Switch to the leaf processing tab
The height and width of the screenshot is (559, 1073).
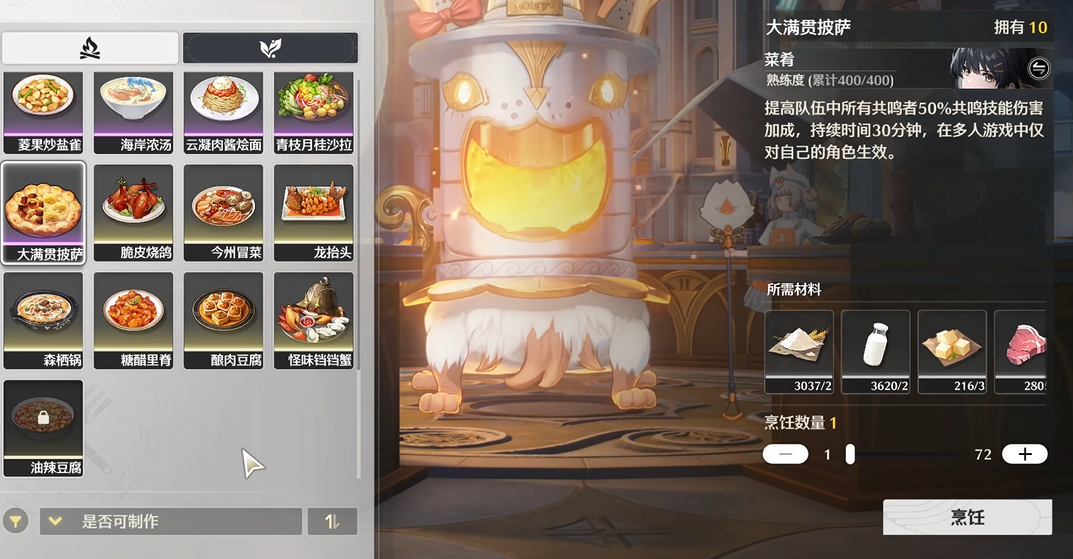(x=270, y=48)
